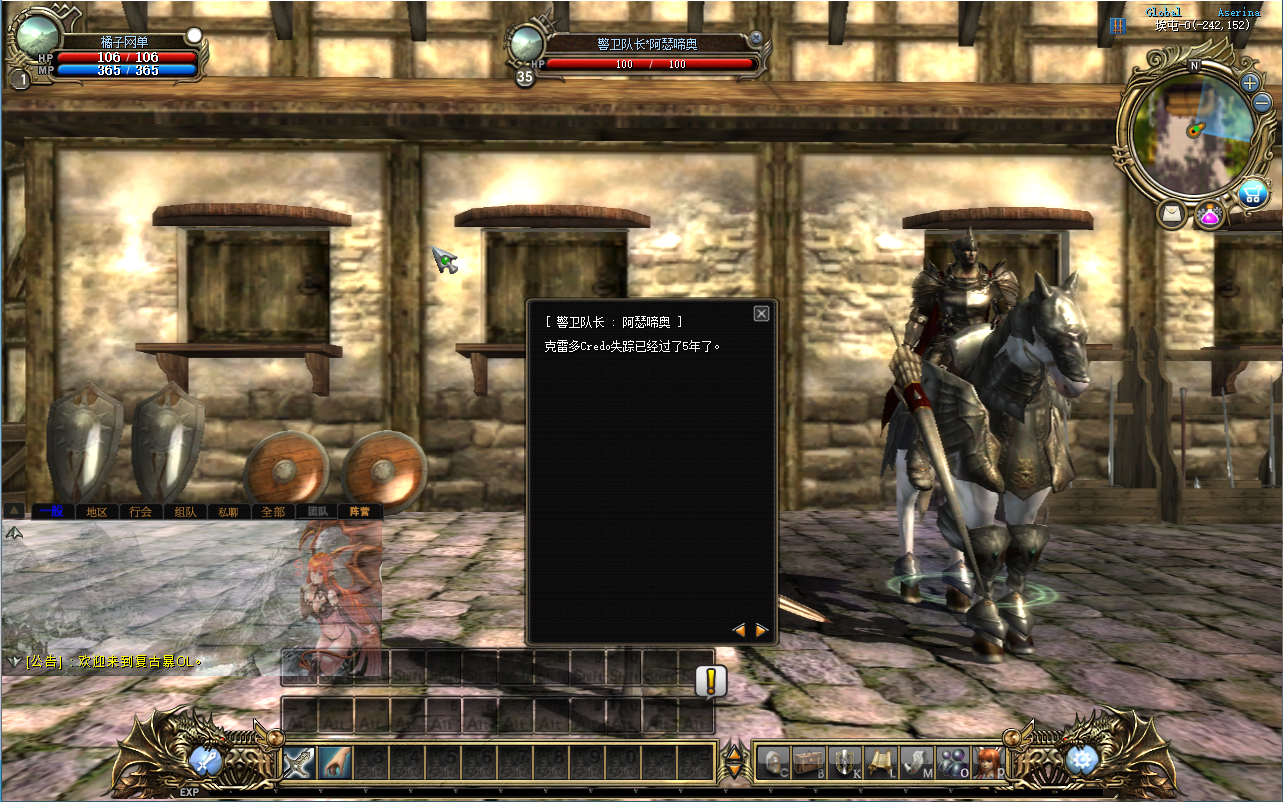Open the red-haired character portrait menu button
The width and height of the screenshot is (1283, 802).
[x=987, y=762]
